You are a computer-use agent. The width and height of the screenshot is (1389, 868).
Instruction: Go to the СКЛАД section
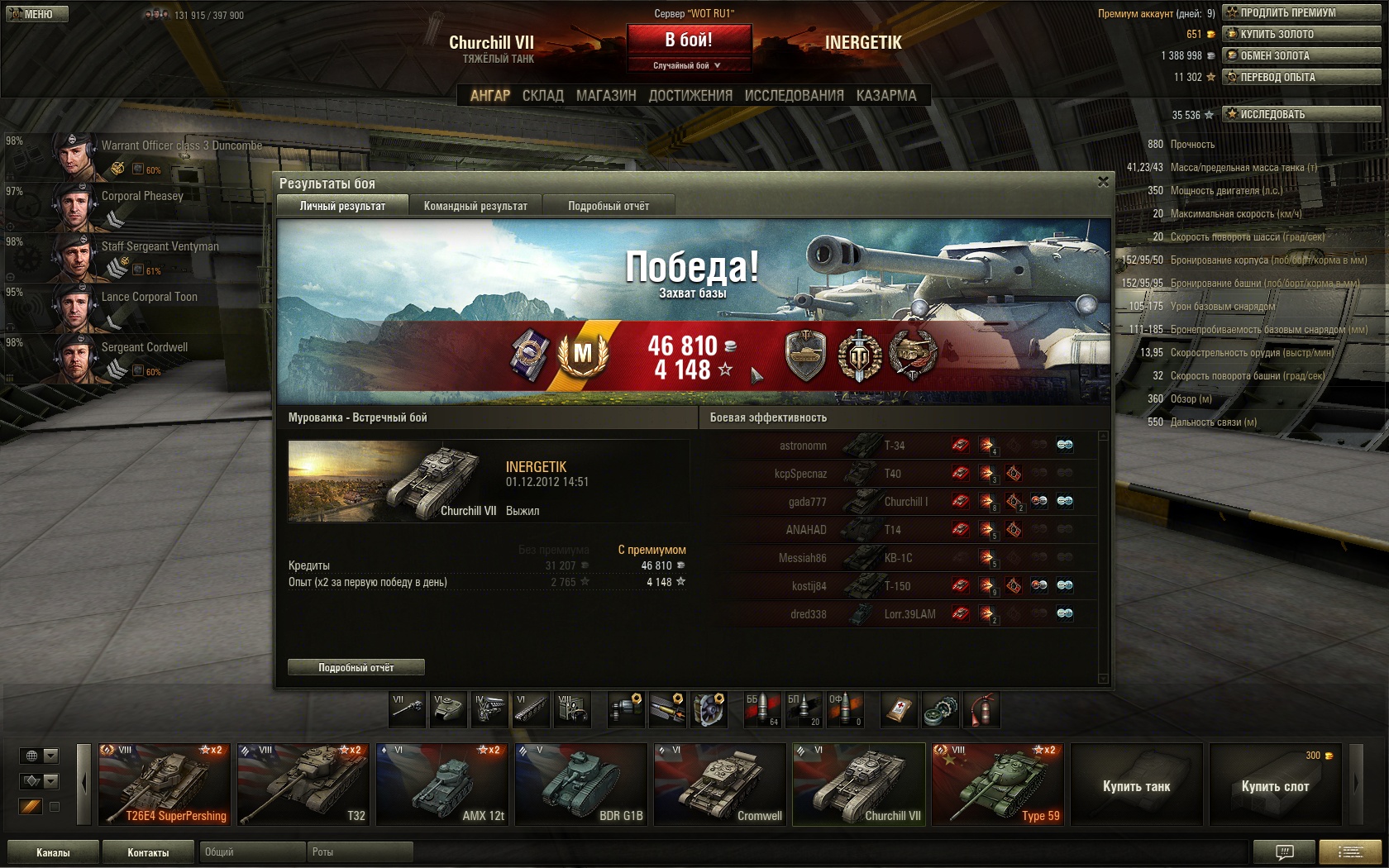click(543, 96)
